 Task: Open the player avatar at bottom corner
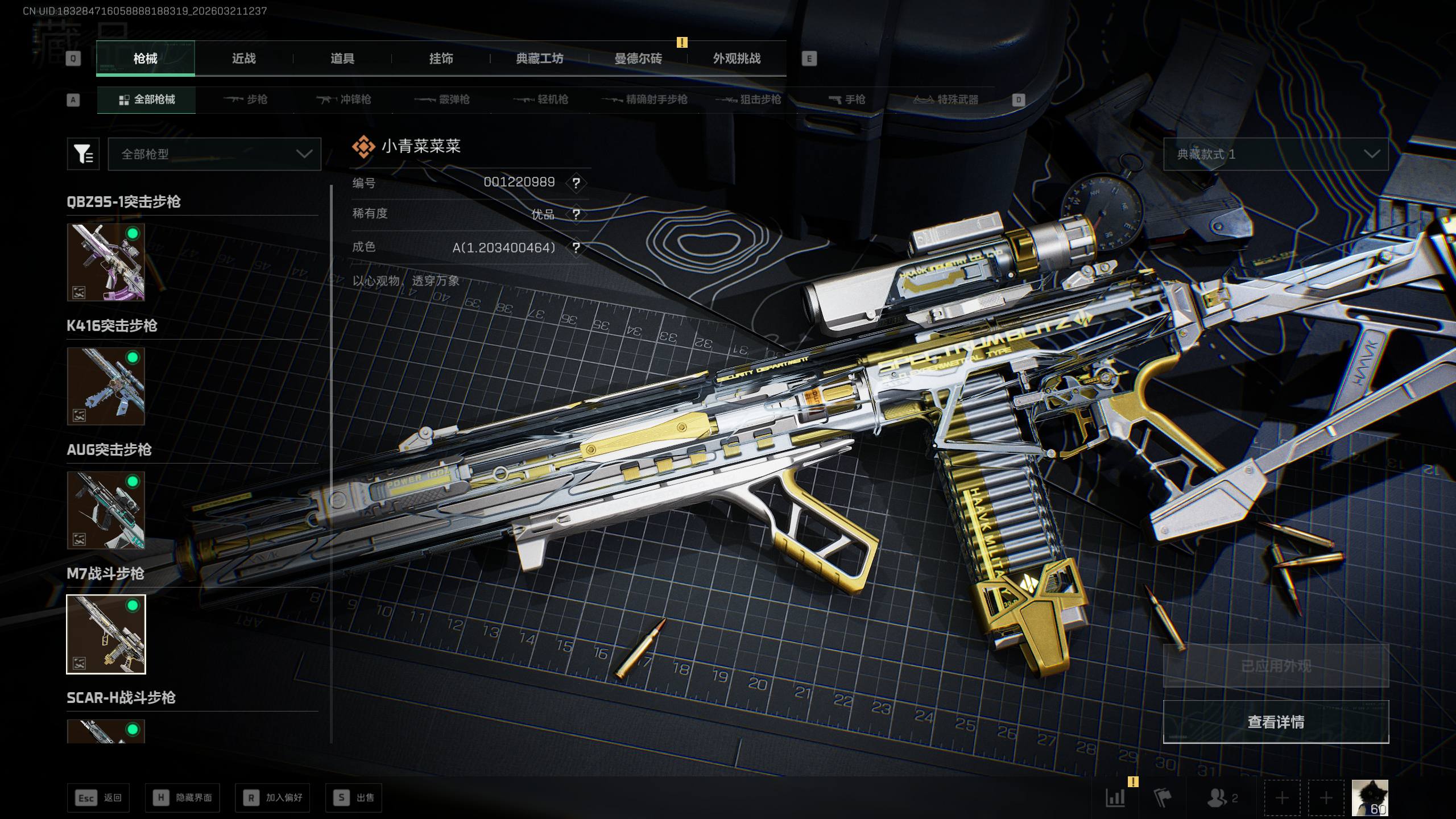point(1370,797)
